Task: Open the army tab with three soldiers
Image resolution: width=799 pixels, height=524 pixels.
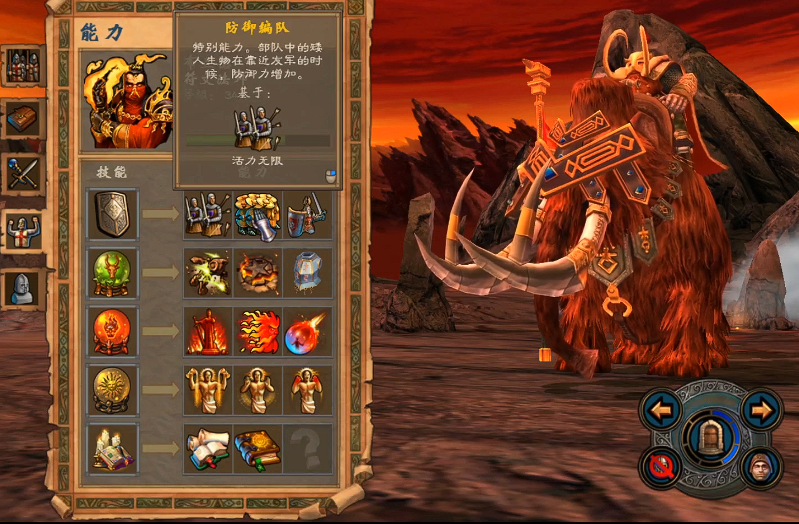Action: pos(22,66)
